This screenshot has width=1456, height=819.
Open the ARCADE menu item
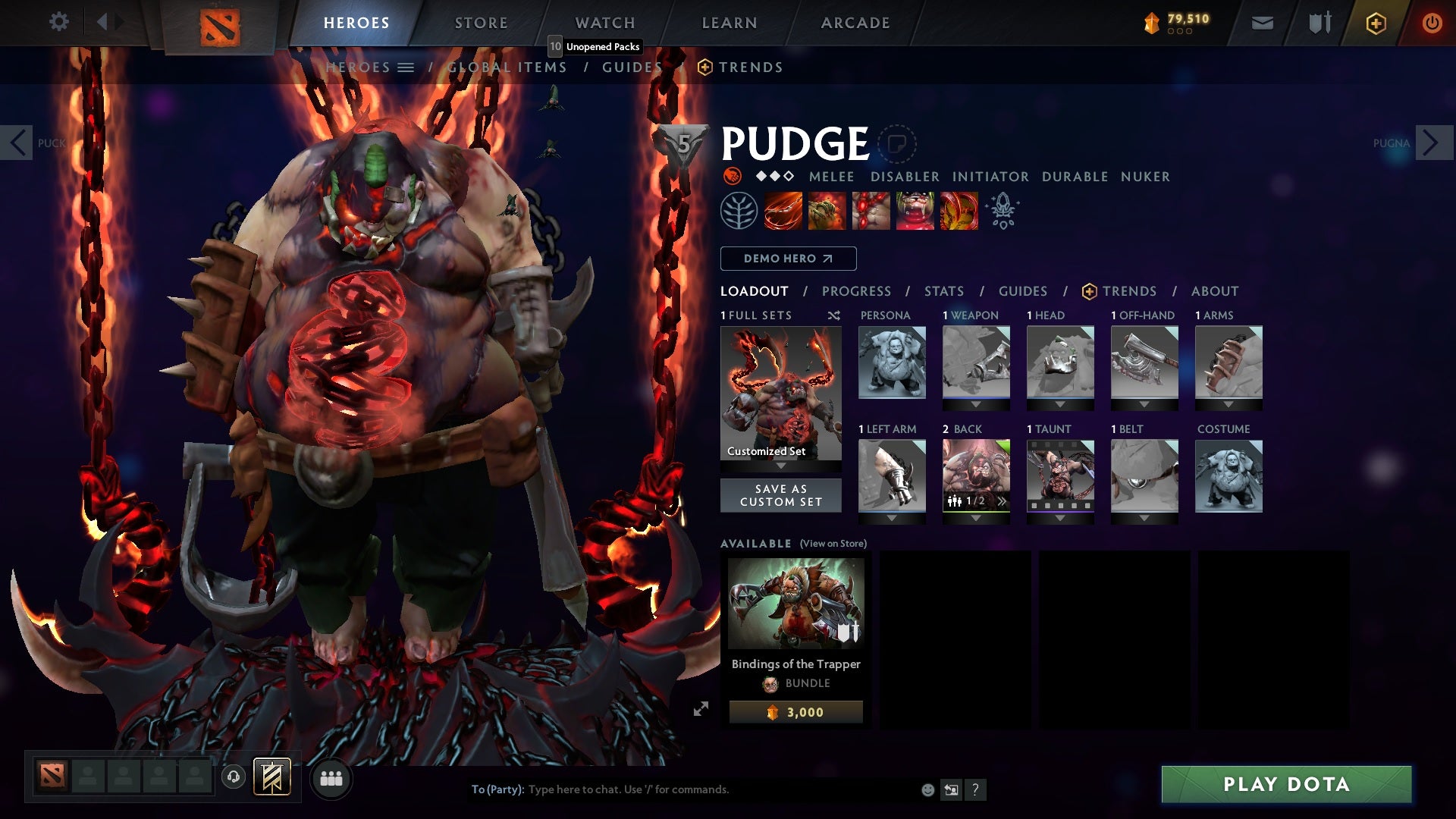pos(855,23)
